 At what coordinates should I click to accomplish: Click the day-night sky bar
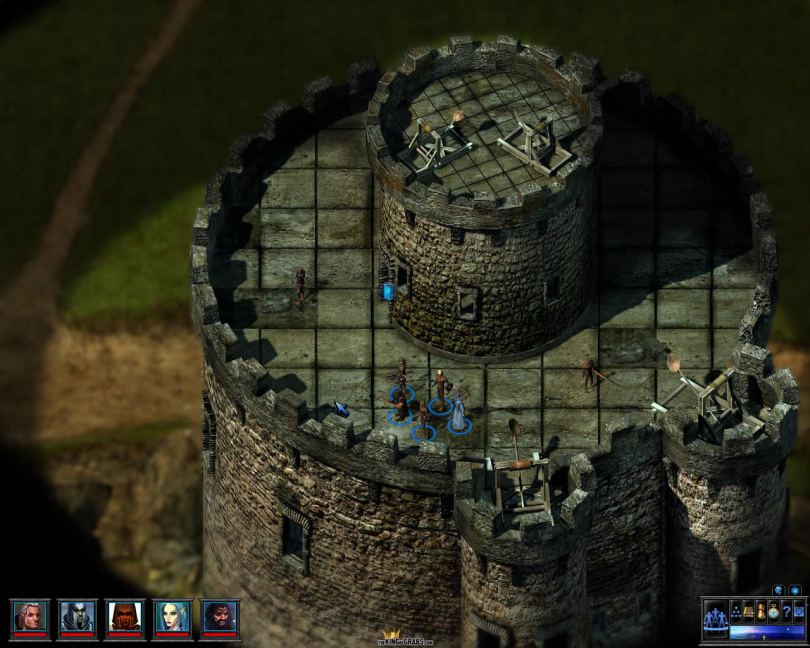pyautogui.click(x=767, y=632)
